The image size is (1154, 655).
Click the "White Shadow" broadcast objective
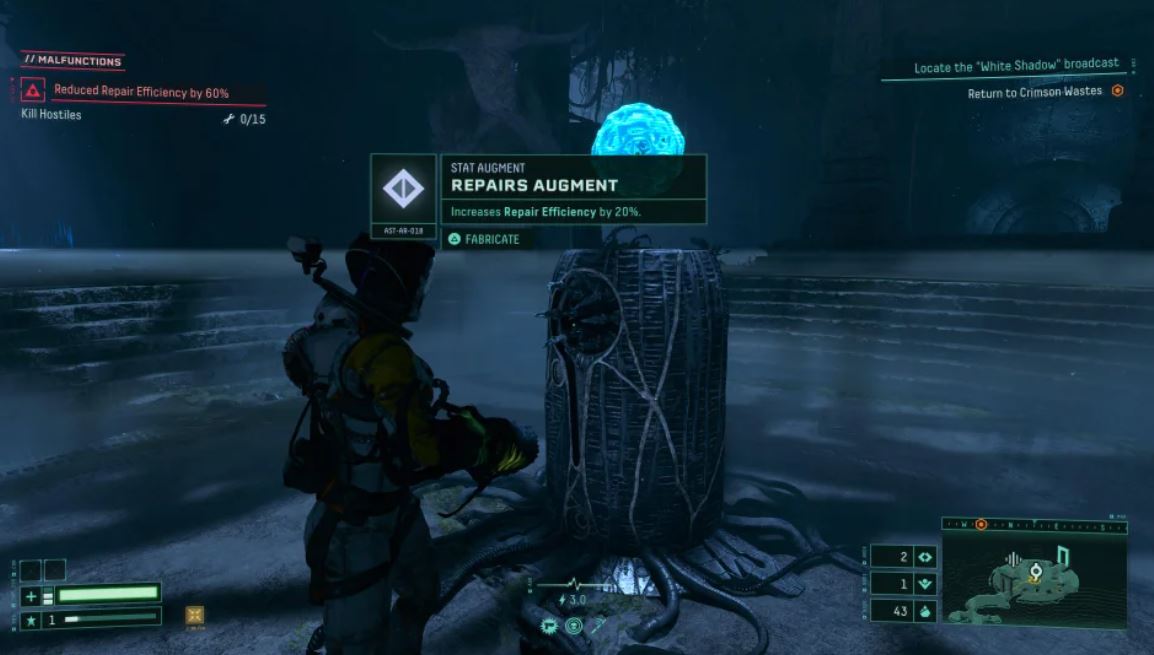tap(1016, 68)
